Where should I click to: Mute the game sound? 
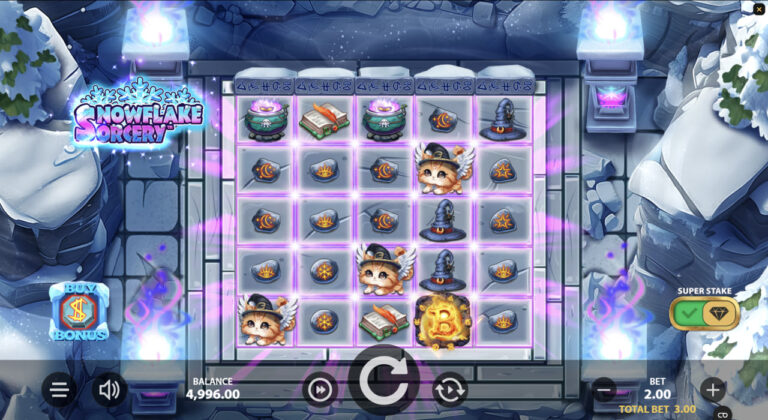pos(108,389)
